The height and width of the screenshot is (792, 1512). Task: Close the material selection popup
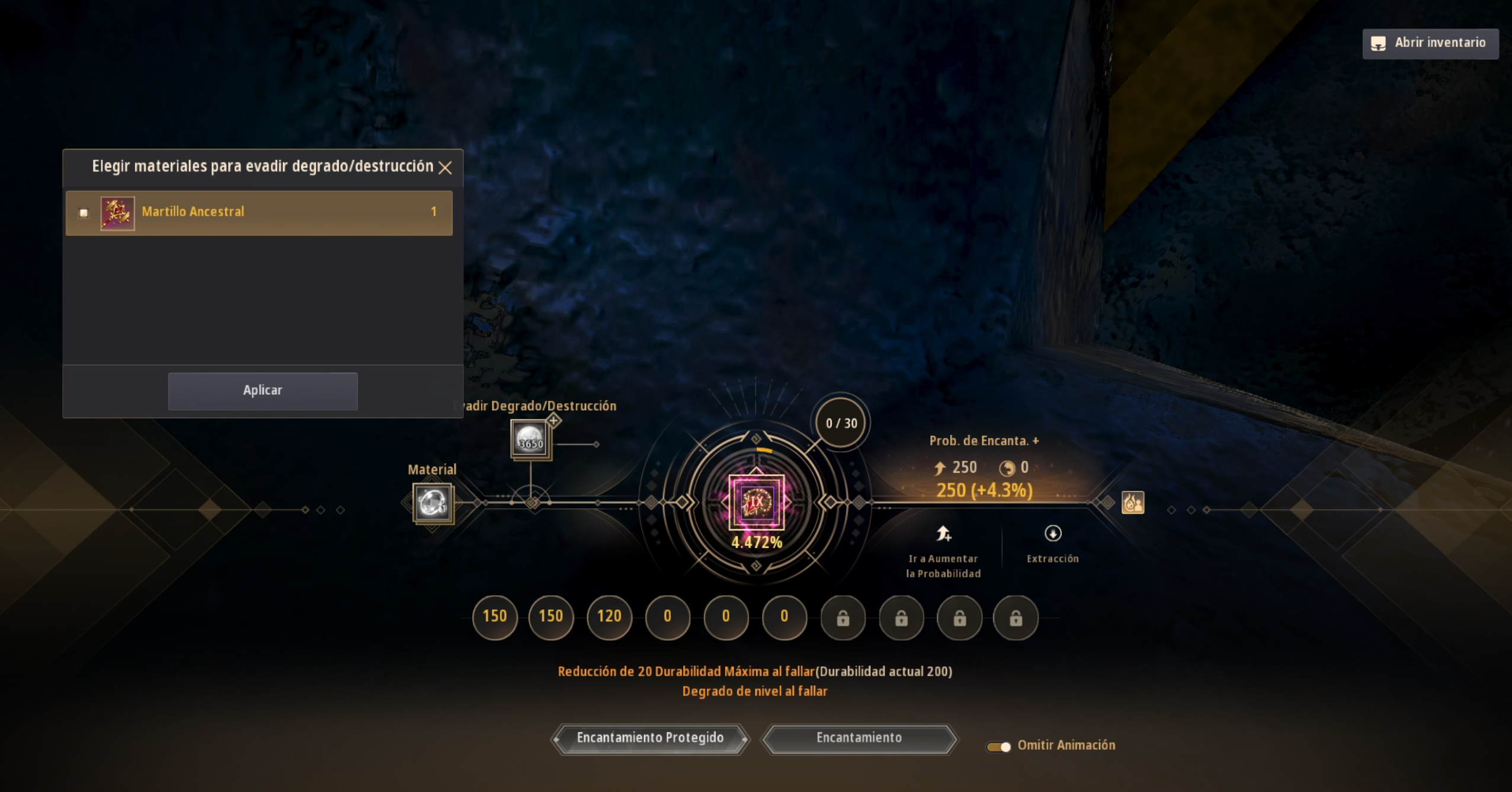pos(445,168)
